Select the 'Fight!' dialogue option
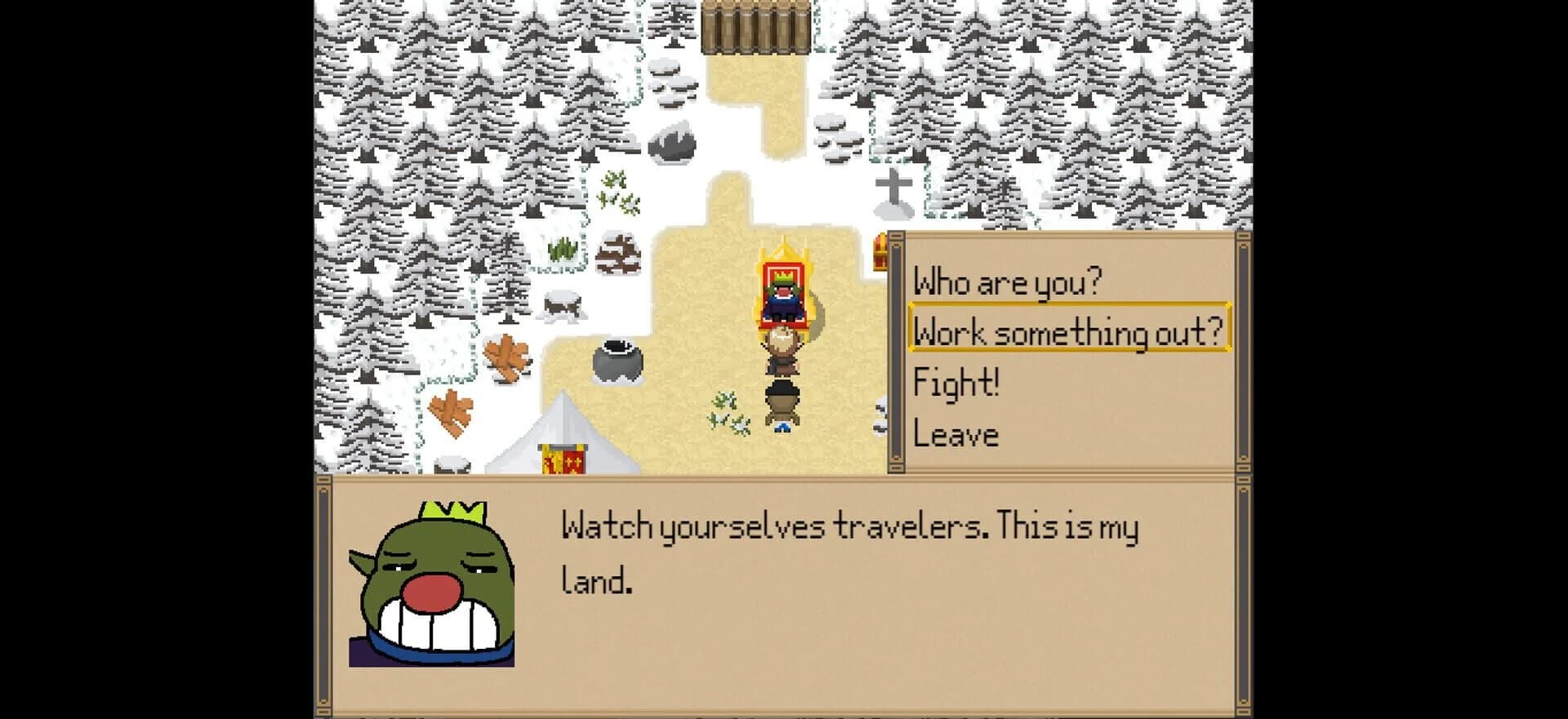 pyautogui.click(x=957, y=381)
